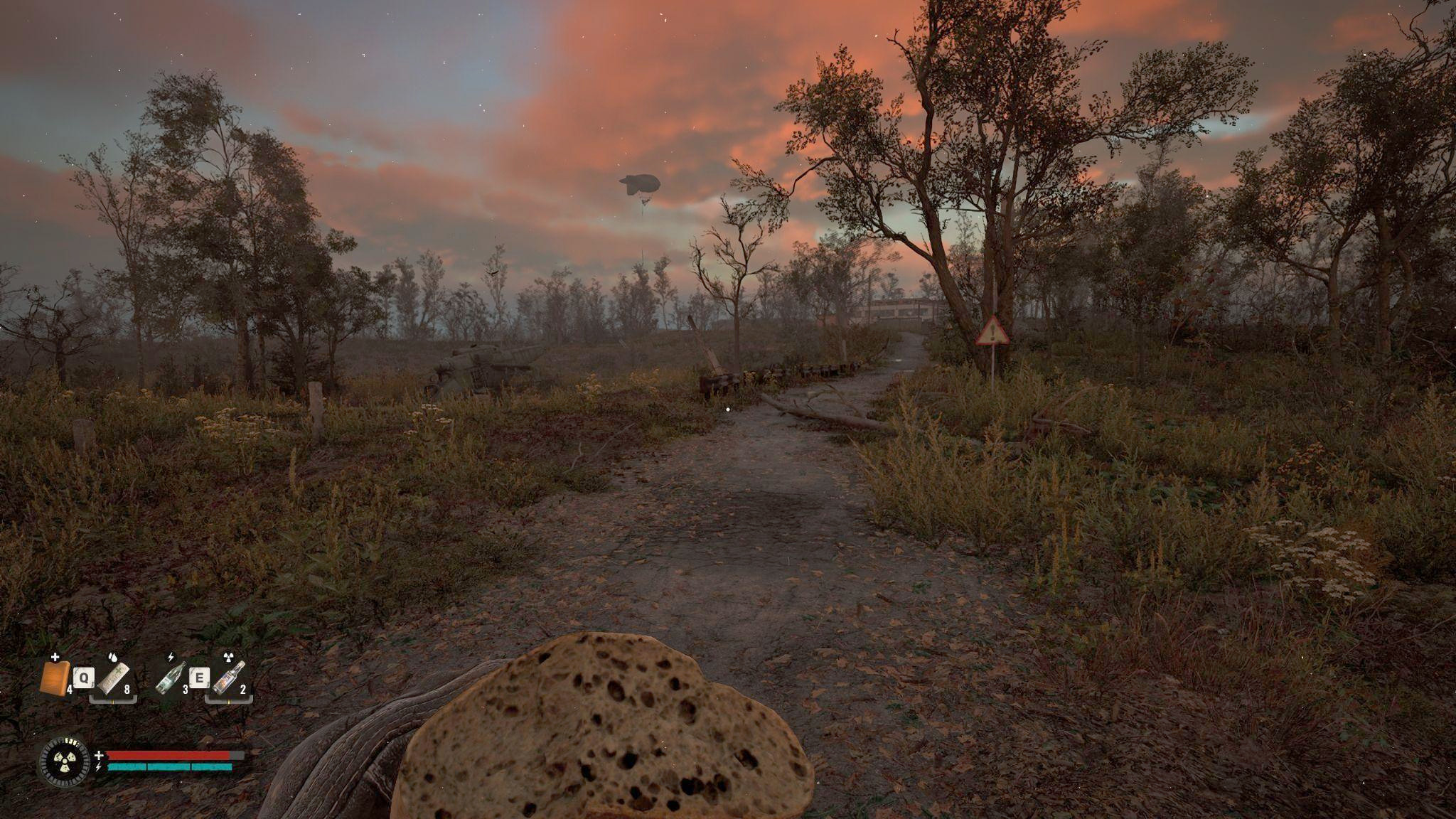Use the bandage quick slot item
Image resolution: width=1456 pixels, height=819 pixels.
coord(114,677)
